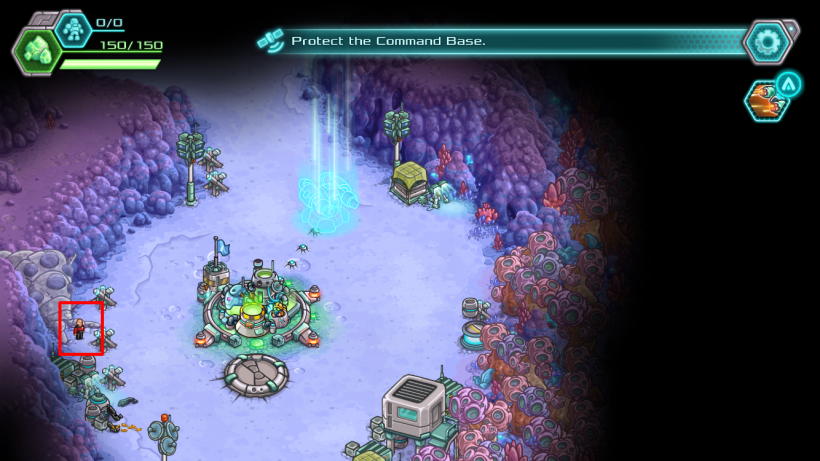Open the gear settings menu
The height and width of the screenshot is (461, 820).
point(768,42)
